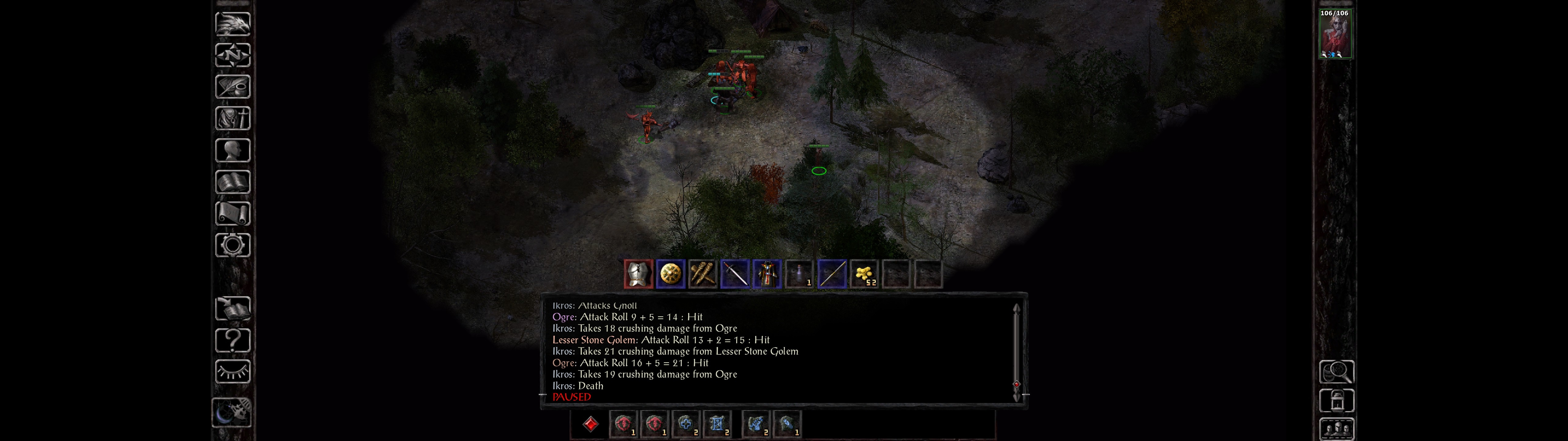Open the inventory screen button
The height and width of the screenshot is (441, 1568).
tap(232, 118)
